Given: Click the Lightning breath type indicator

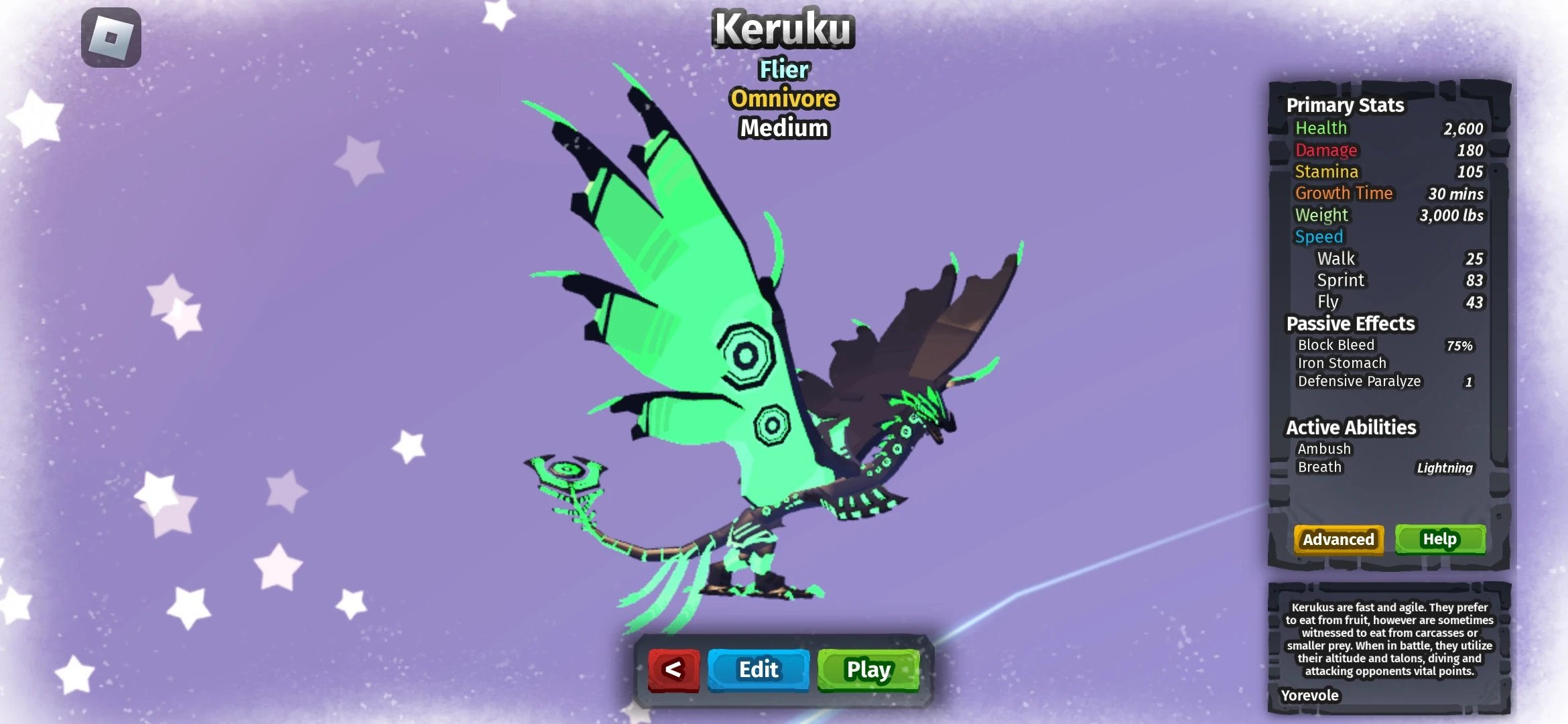Looking at the screenshot, I should coord(1445,468).
